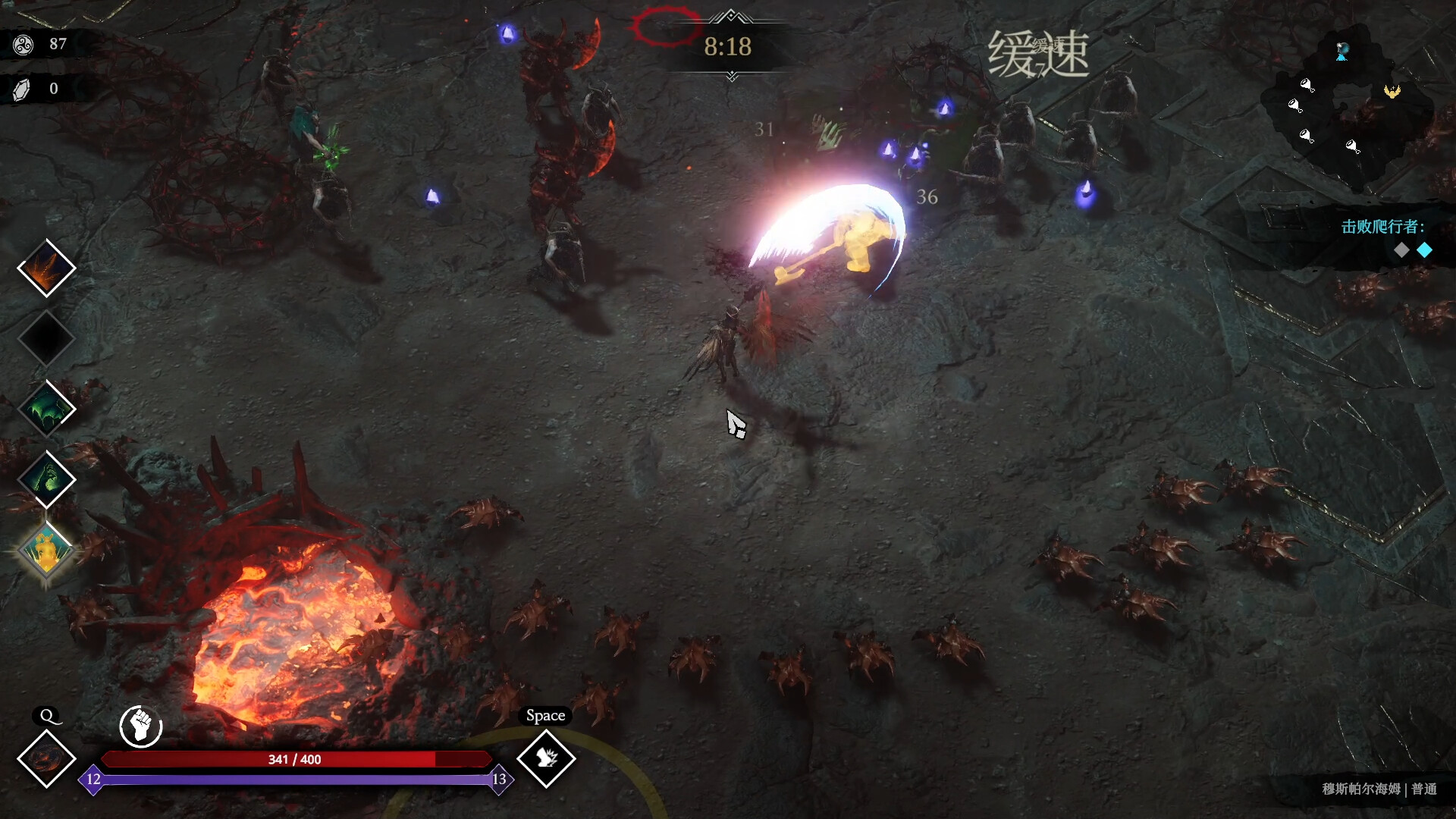
Task: Select the green summoning hand skill
Action: pyautogui.click(x=45, y=479)
